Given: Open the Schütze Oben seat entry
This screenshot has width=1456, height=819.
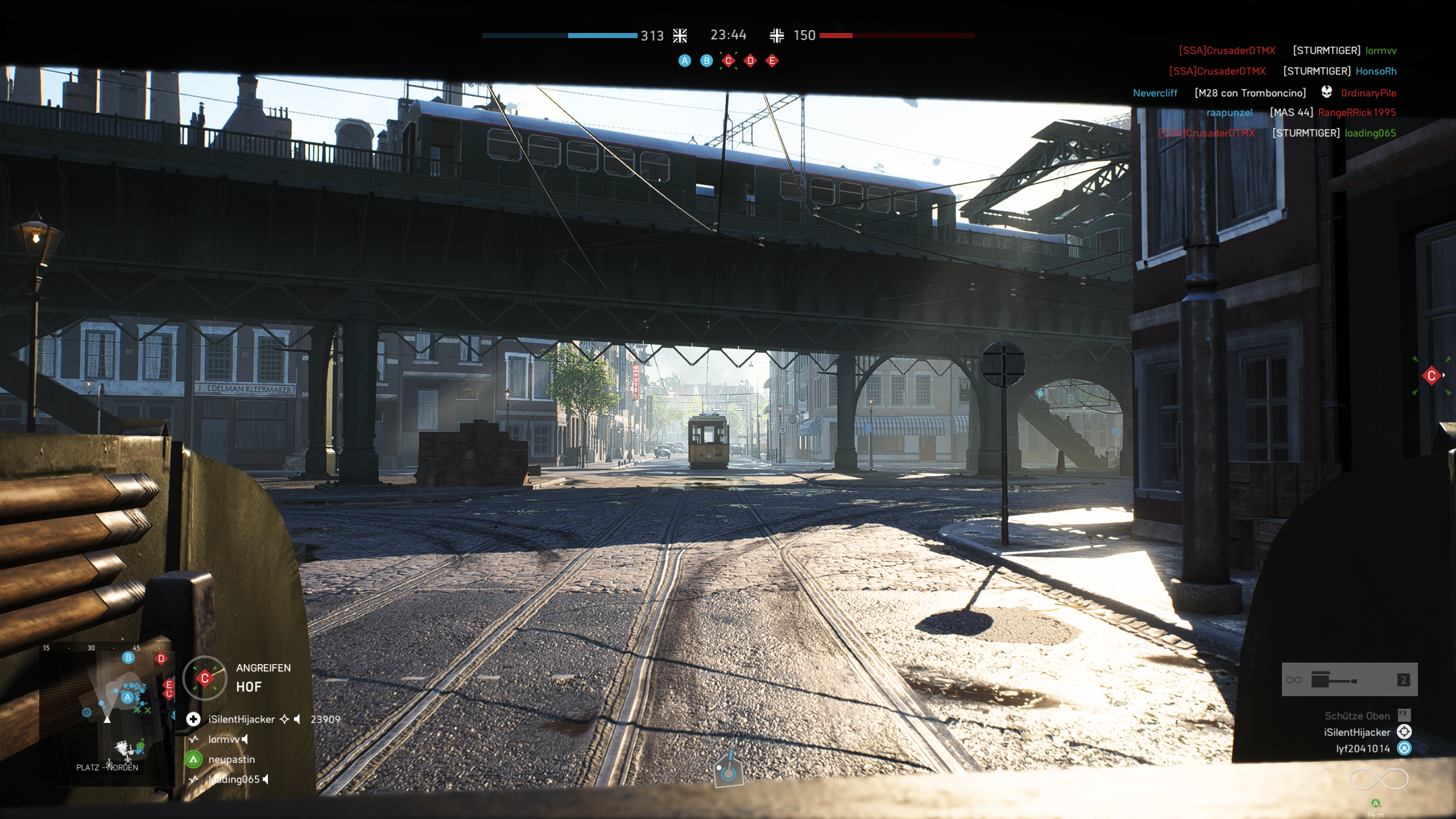Looking at the screenshot, I should 1357,716.
